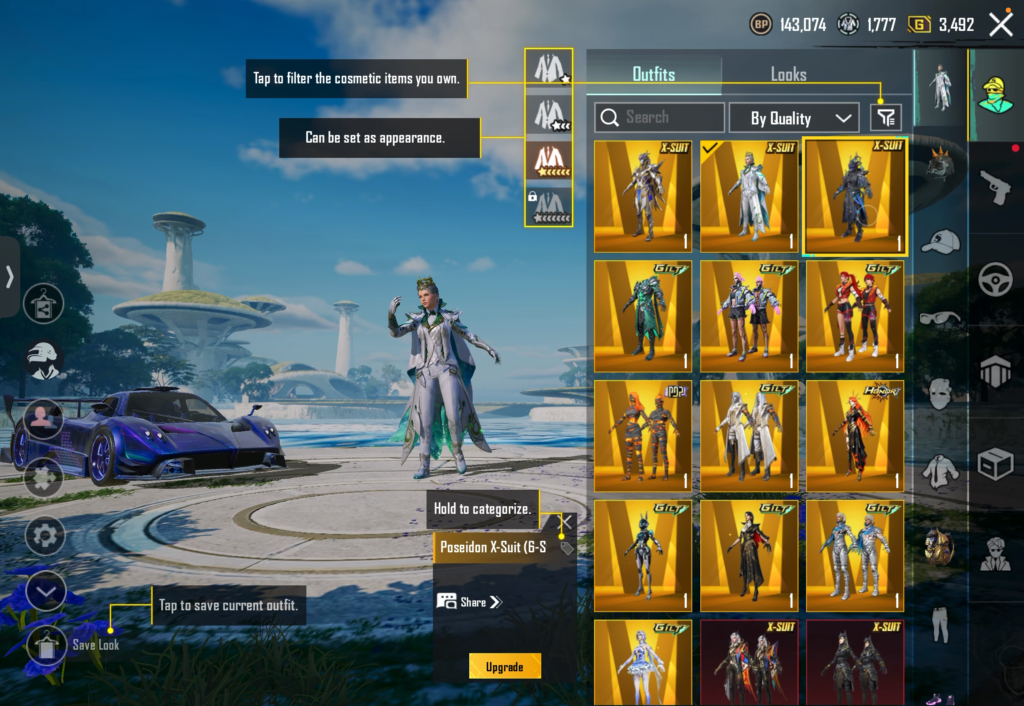Select the Outfits tab
Image resolution: width=1024 pixels, height=706 pixels.
coord(653,74)
